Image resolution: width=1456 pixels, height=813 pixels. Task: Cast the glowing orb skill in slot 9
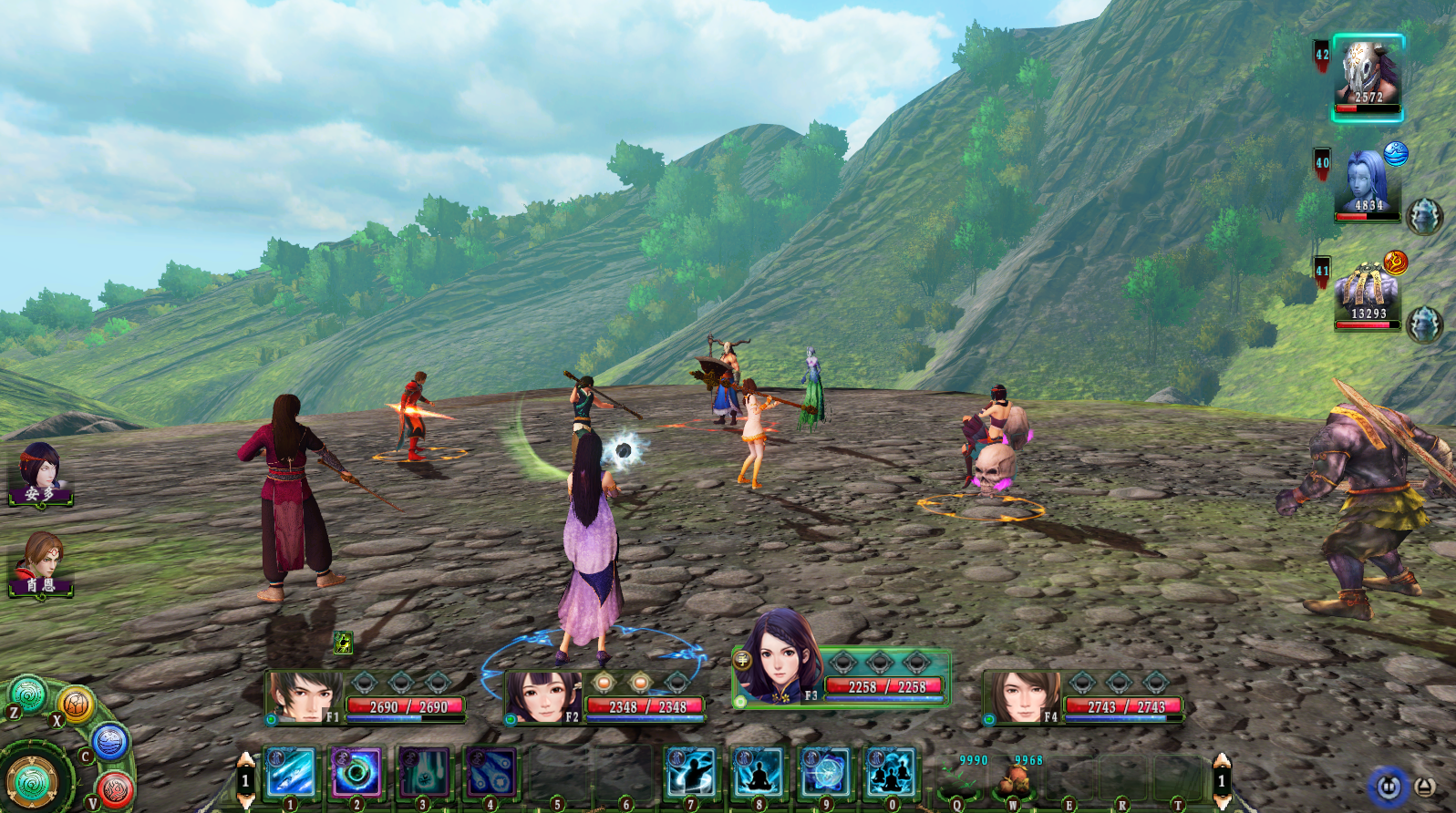coord(824,771)
